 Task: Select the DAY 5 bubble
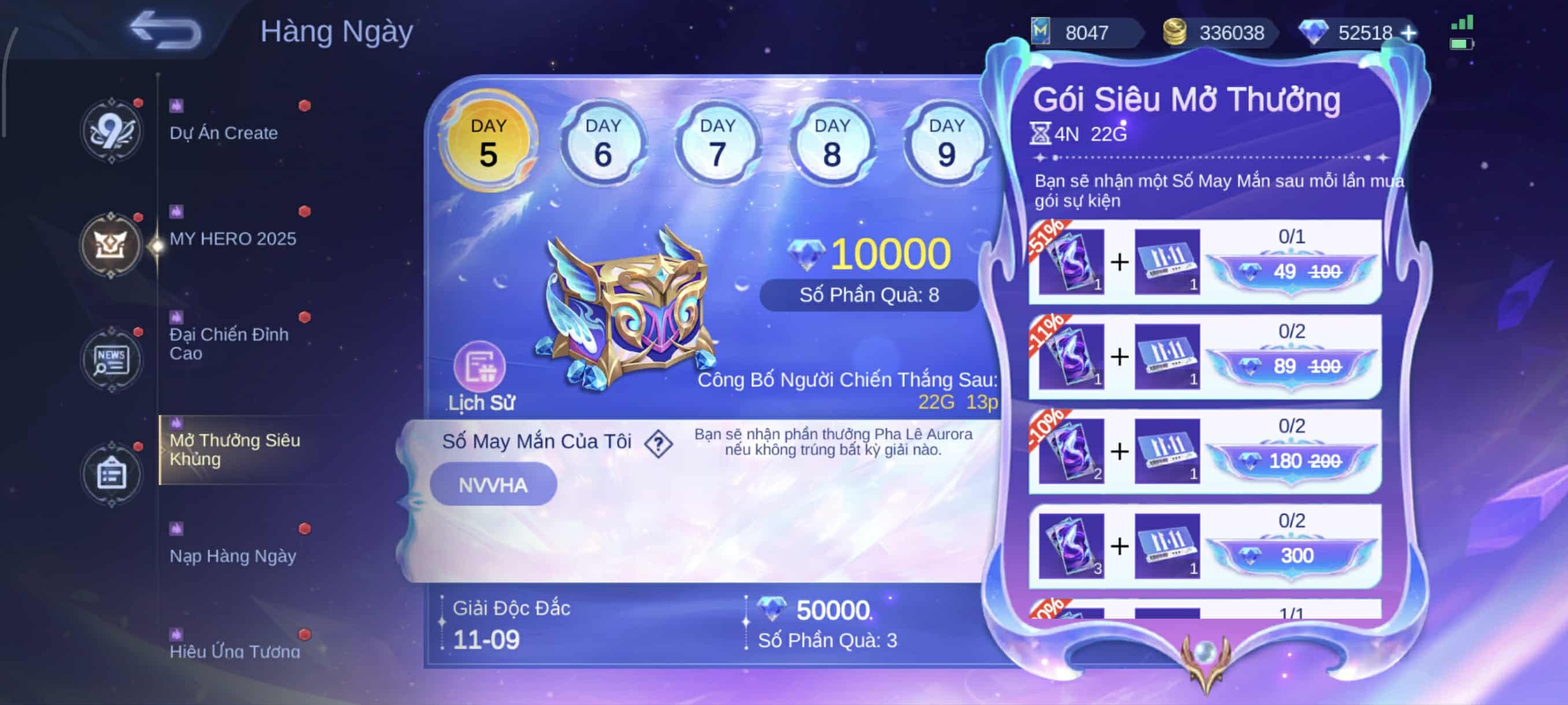[488, 142]
